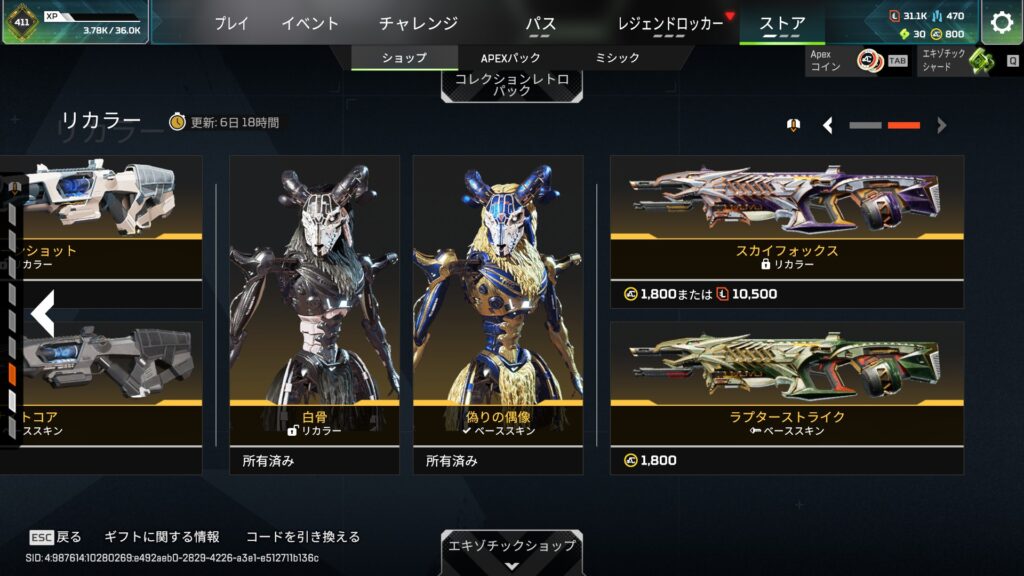Expand the コレクションレトロパック section above
The width and height of the screenshot is (1024, 576).
pos(511,84)
